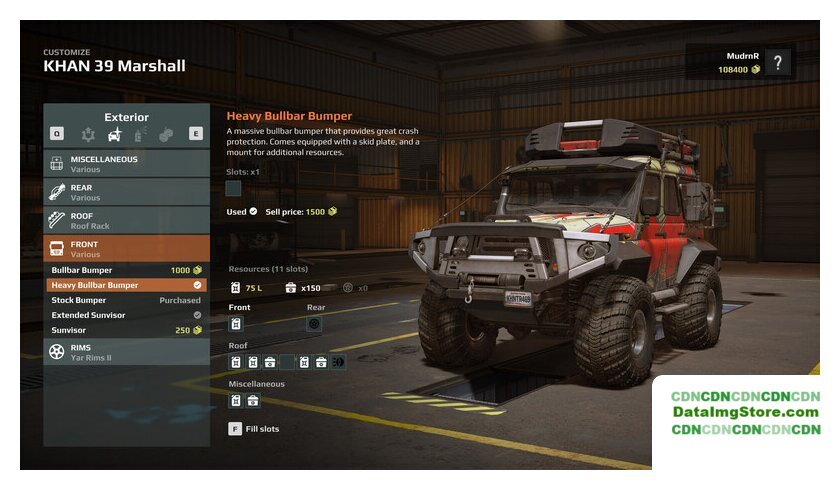Screen dimensions: 840x490
Task: Select the Heavy Bullbar Bumper entry
Action: tap(126, 285)
